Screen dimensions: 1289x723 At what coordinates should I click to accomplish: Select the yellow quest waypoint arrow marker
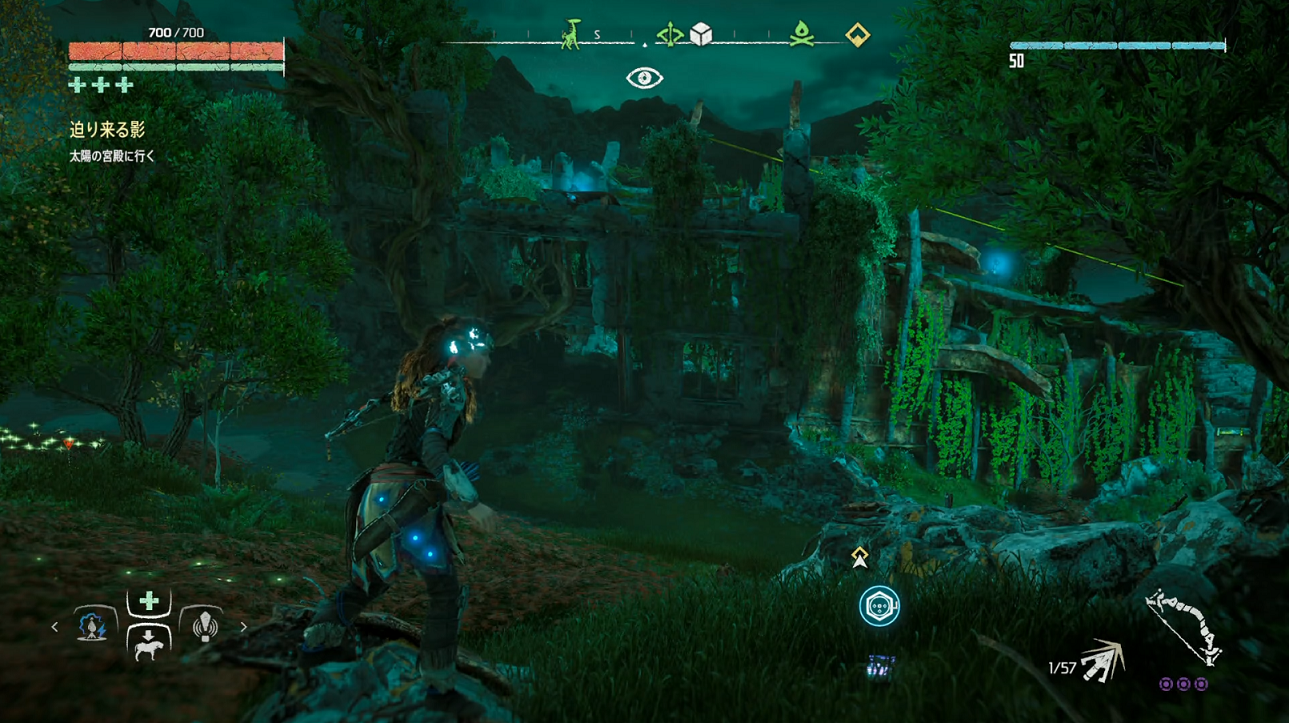[x=859, y=558]
